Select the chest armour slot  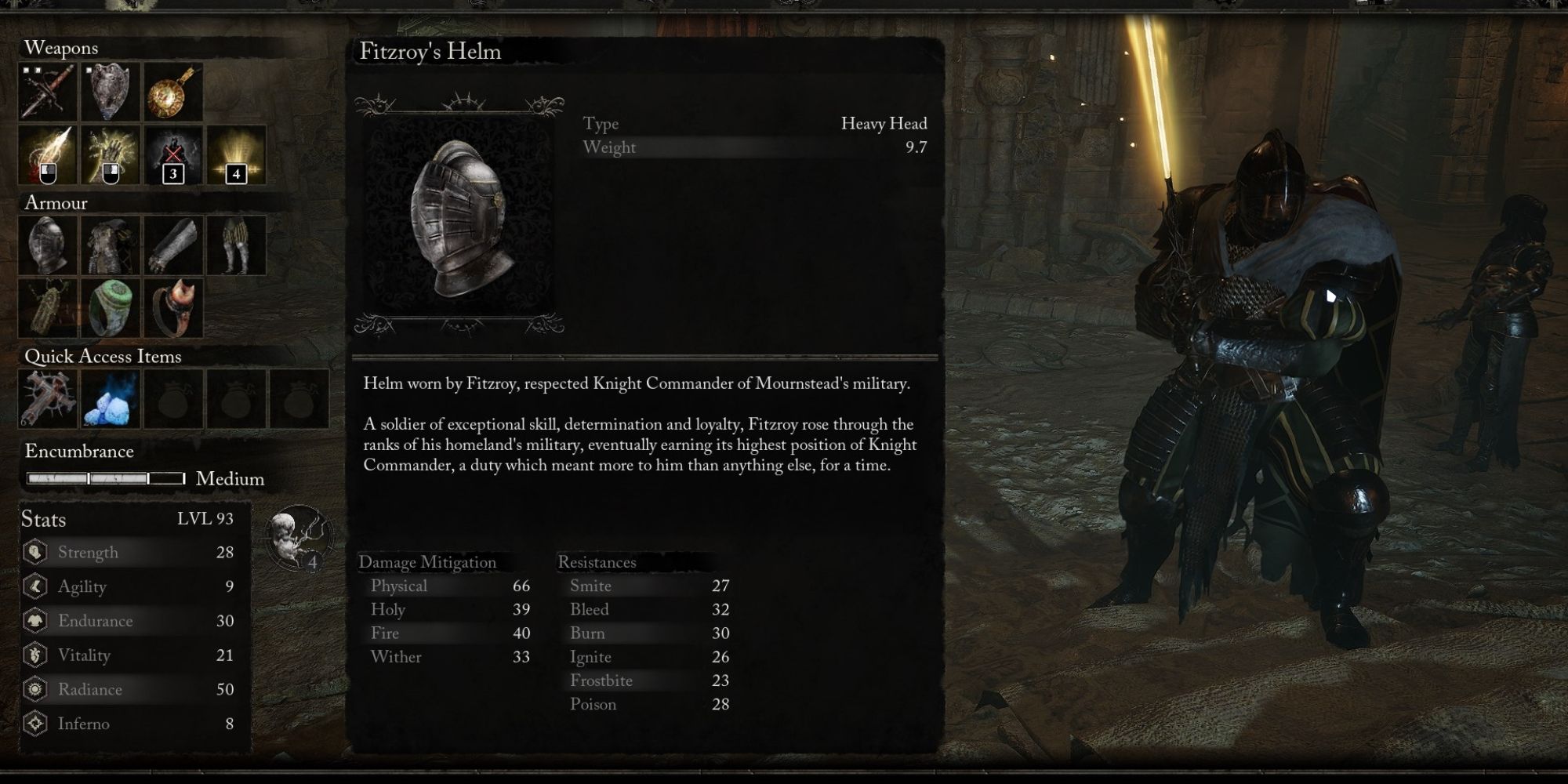(x=110, y=245)
